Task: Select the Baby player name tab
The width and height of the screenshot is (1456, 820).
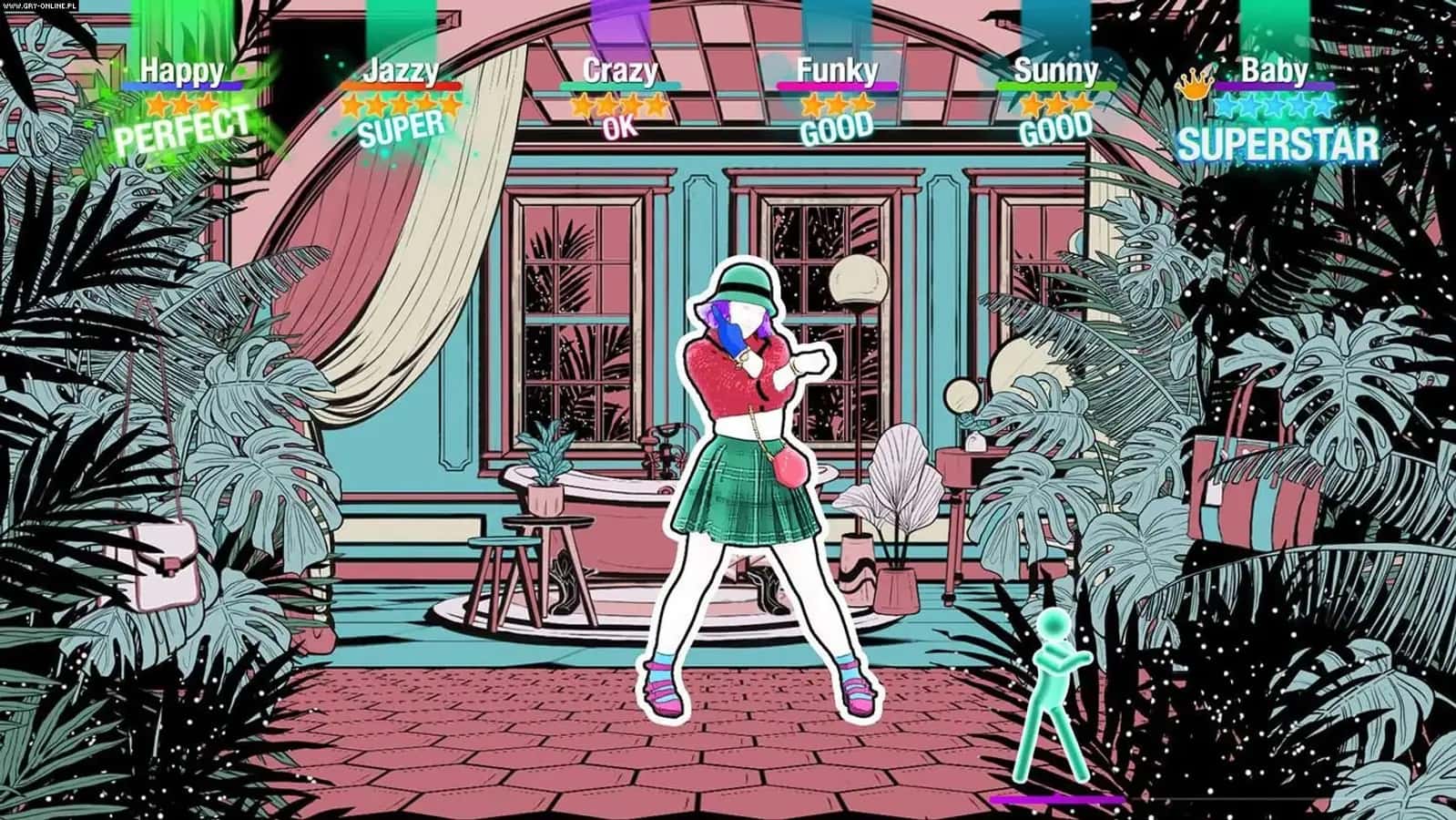Action: (1275, 71)
